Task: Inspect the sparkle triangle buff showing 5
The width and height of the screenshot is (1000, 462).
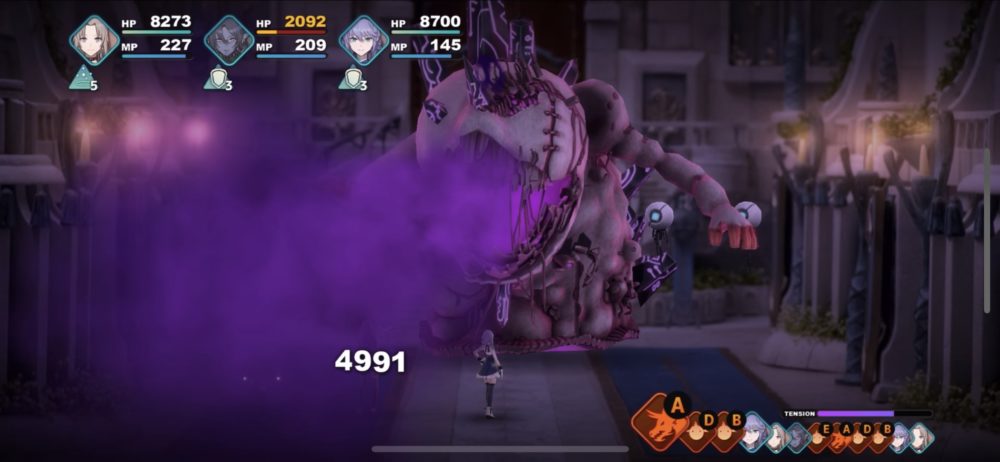Action: click(x=81, y=78)
